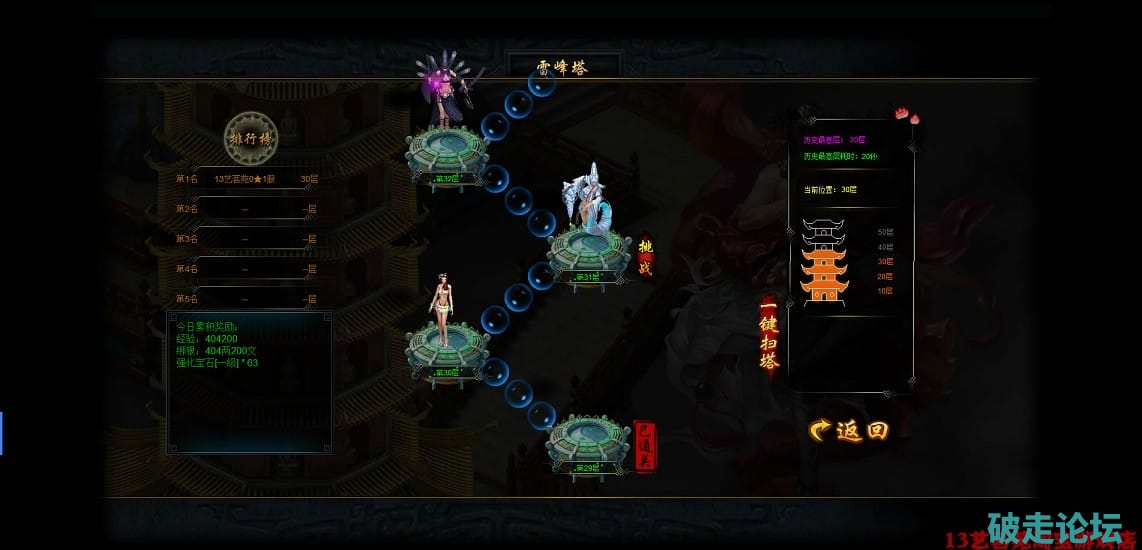Select the 第32层 tower platform
Image resolution: width=1142 pixels, height=550 pixels.
[446, 154]
